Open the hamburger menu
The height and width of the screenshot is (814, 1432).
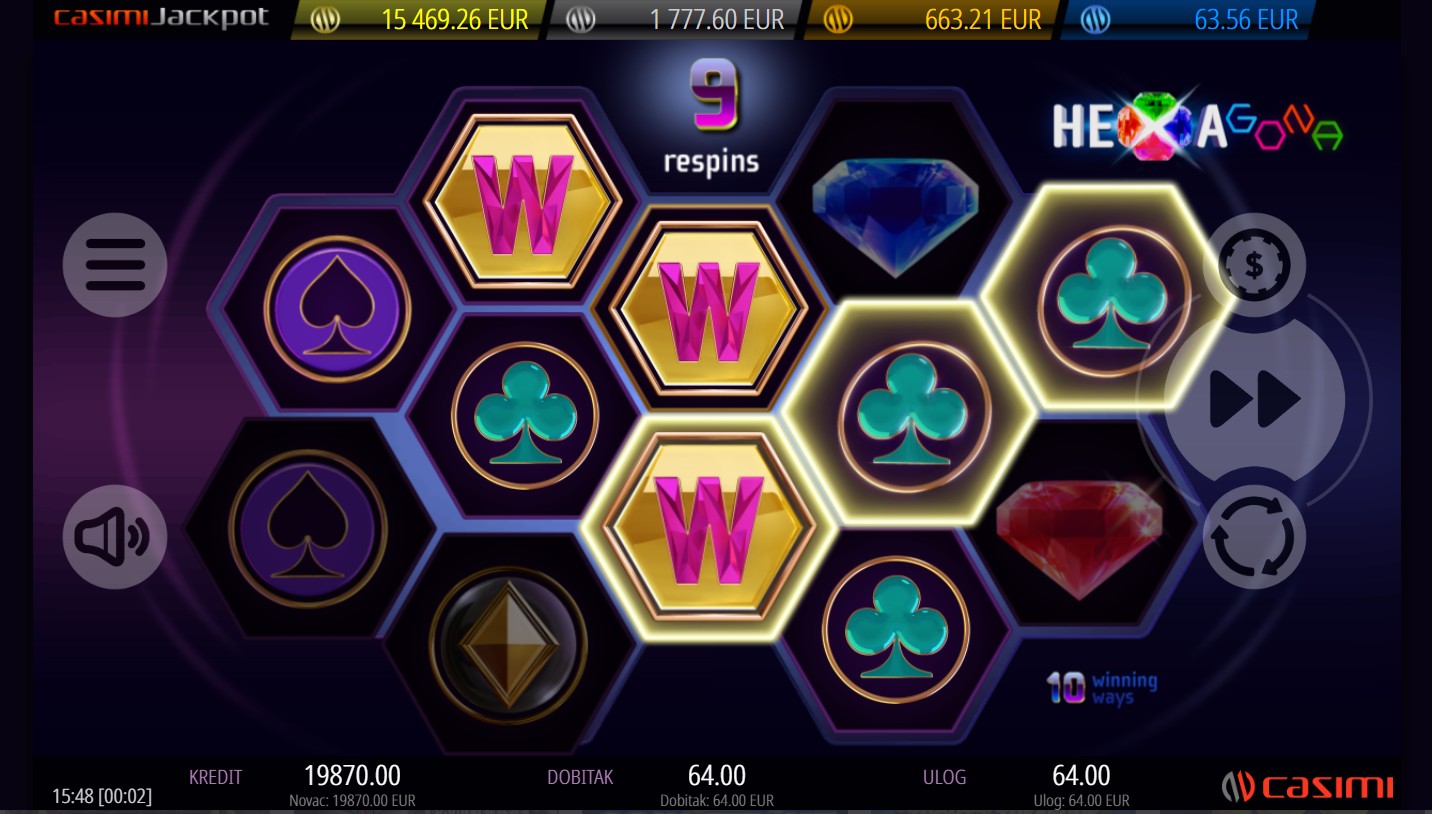point(115,265)
